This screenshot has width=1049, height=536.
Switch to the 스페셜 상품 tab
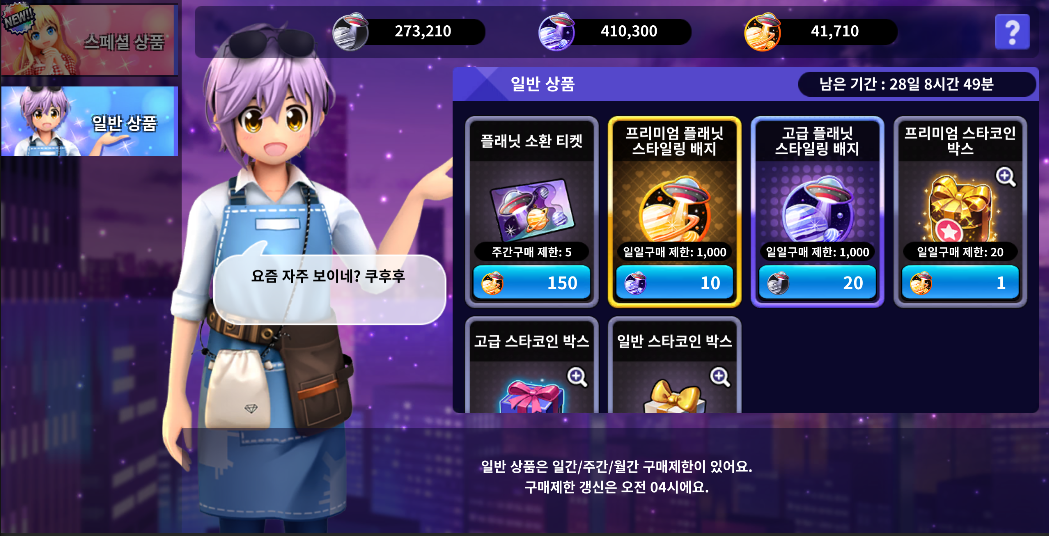coord(90,41)
